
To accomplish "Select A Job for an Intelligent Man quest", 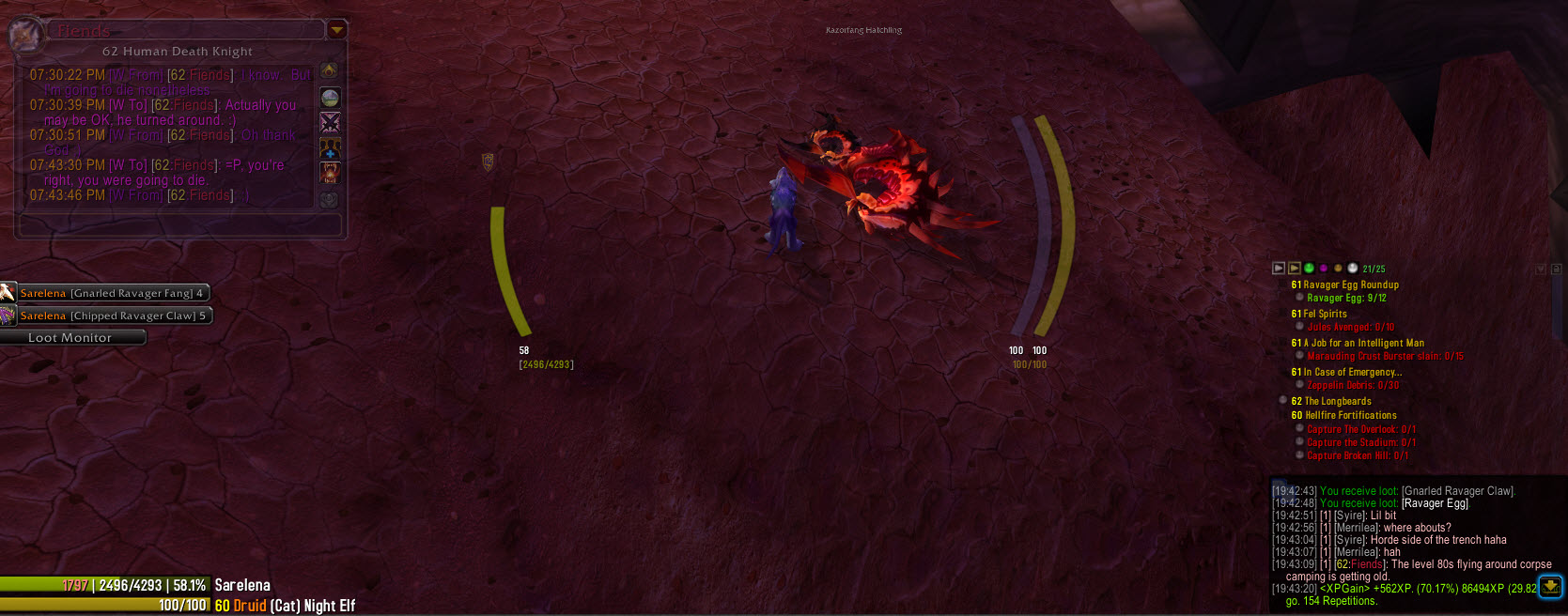I will pyautogui.click(x=1363, y=343).
